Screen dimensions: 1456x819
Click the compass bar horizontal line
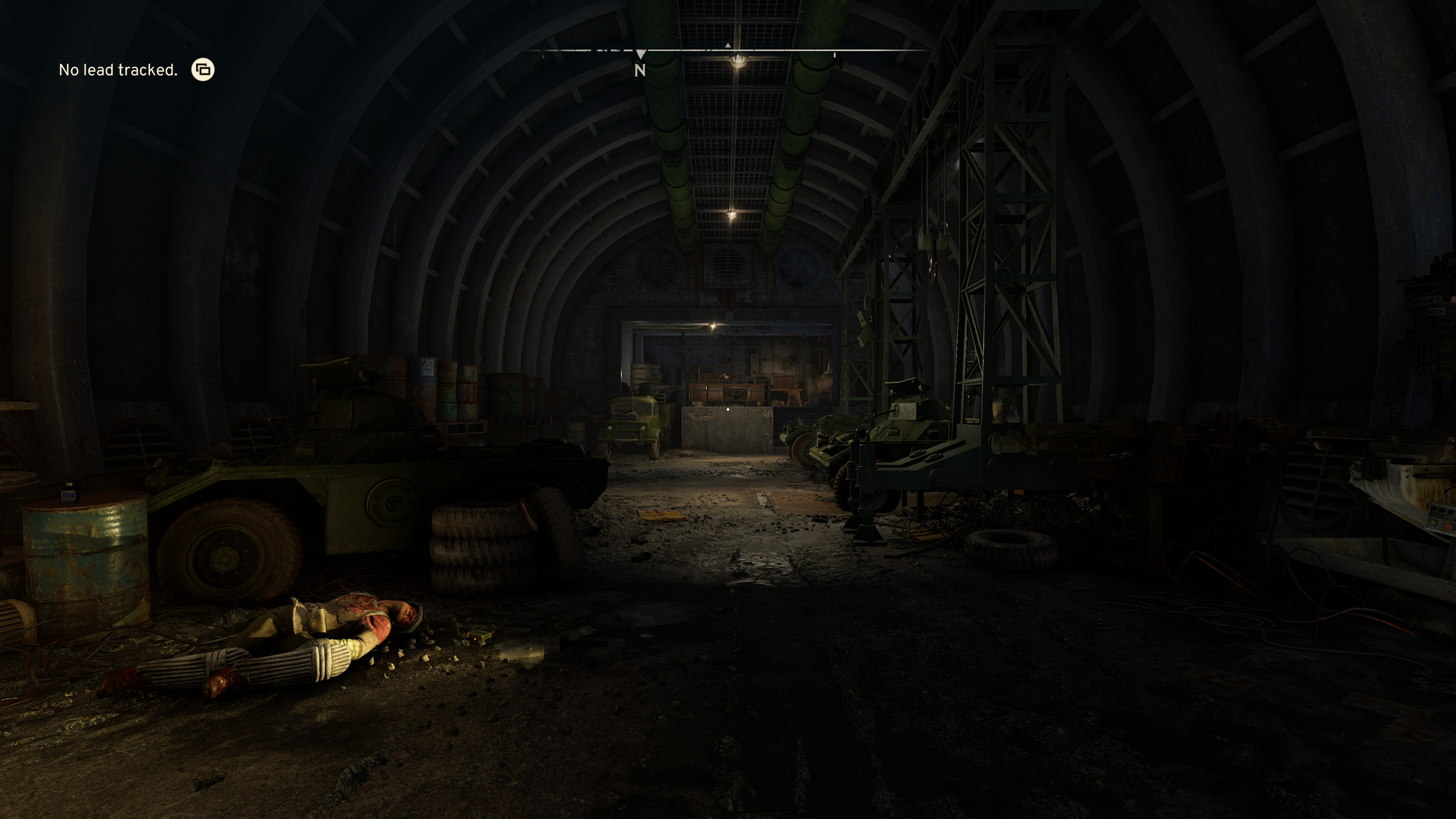[x=682, y=51]
